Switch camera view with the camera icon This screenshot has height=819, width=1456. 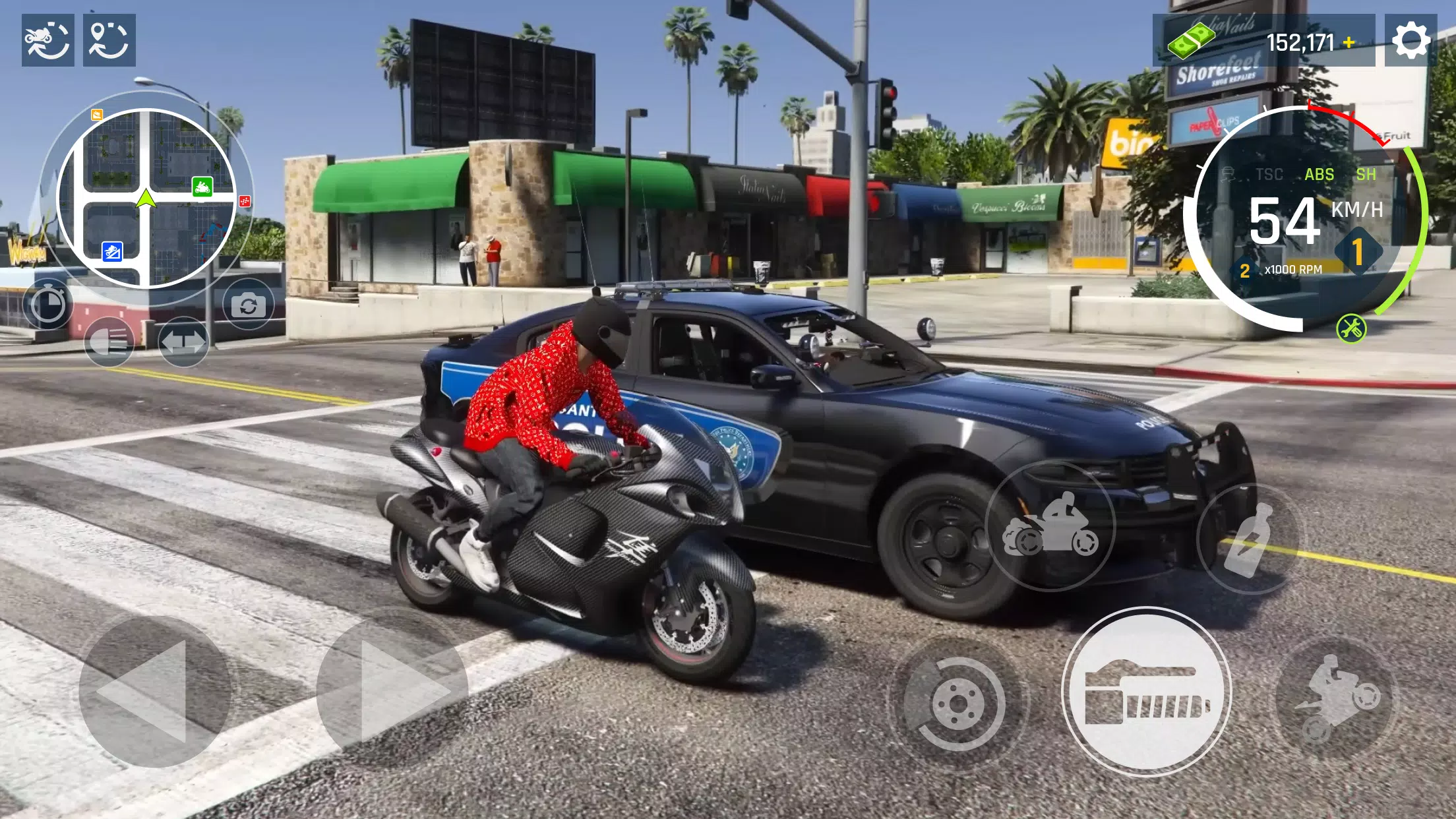249,303
